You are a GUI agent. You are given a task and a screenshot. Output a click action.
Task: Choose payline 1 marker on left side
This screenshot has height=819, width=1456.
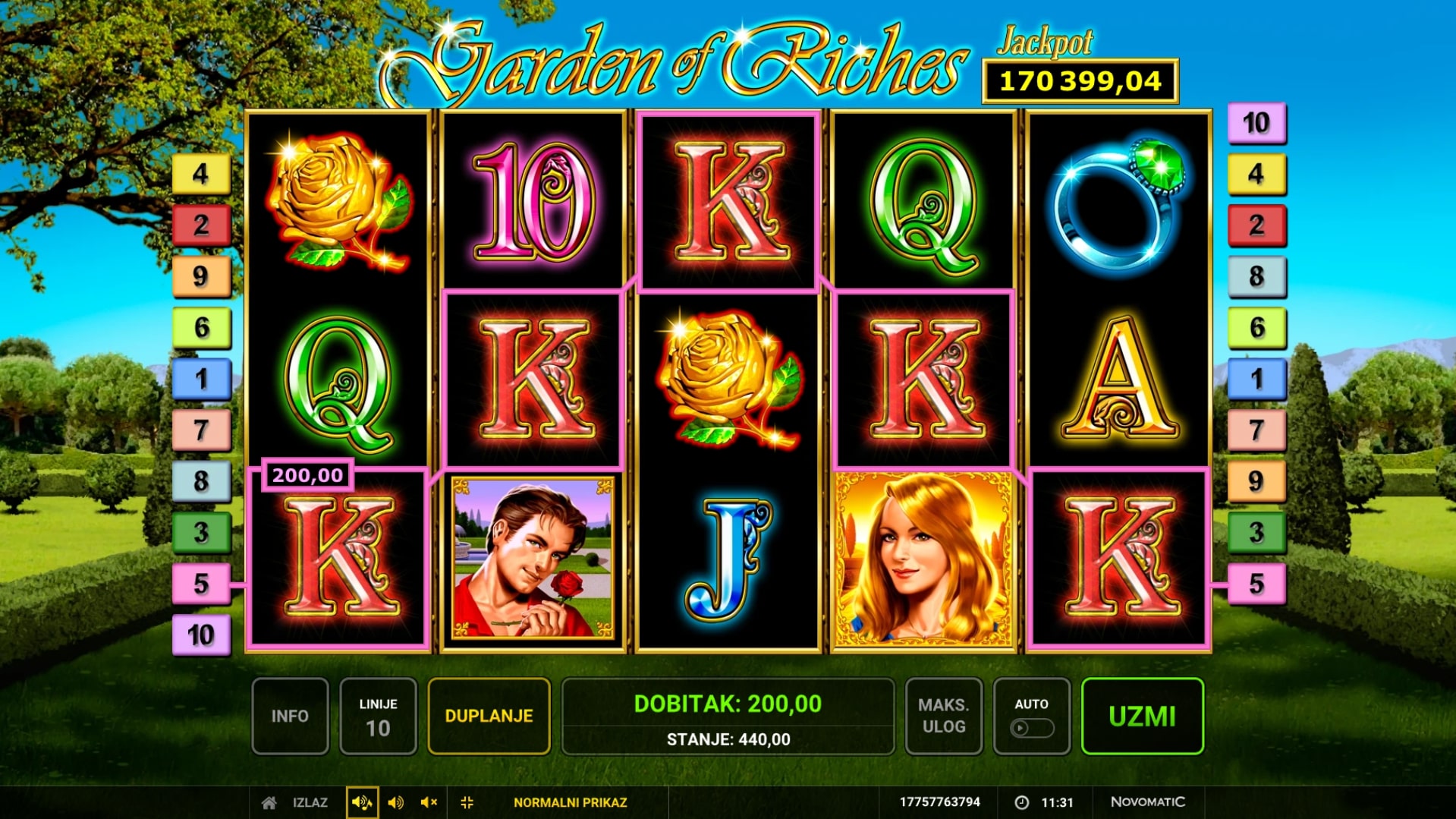201,378
